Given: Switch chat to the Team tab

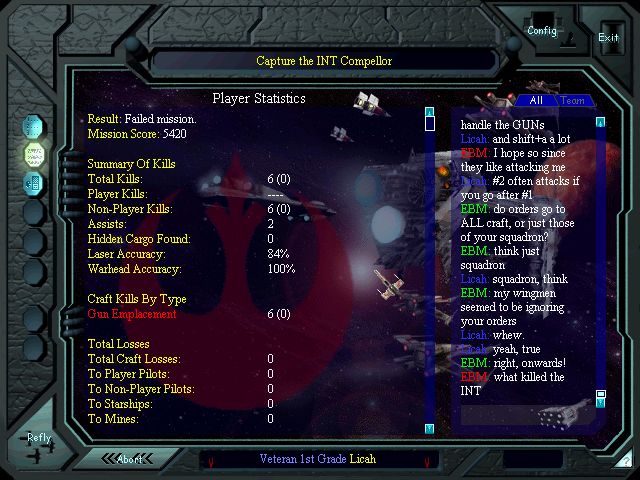Looking at the screenshot, I should pos(573,100).
